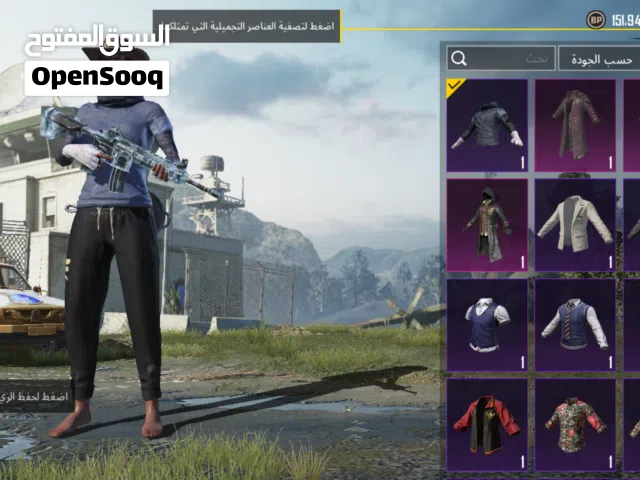Pick the blue vest with white shirt

tap(487, 324)
